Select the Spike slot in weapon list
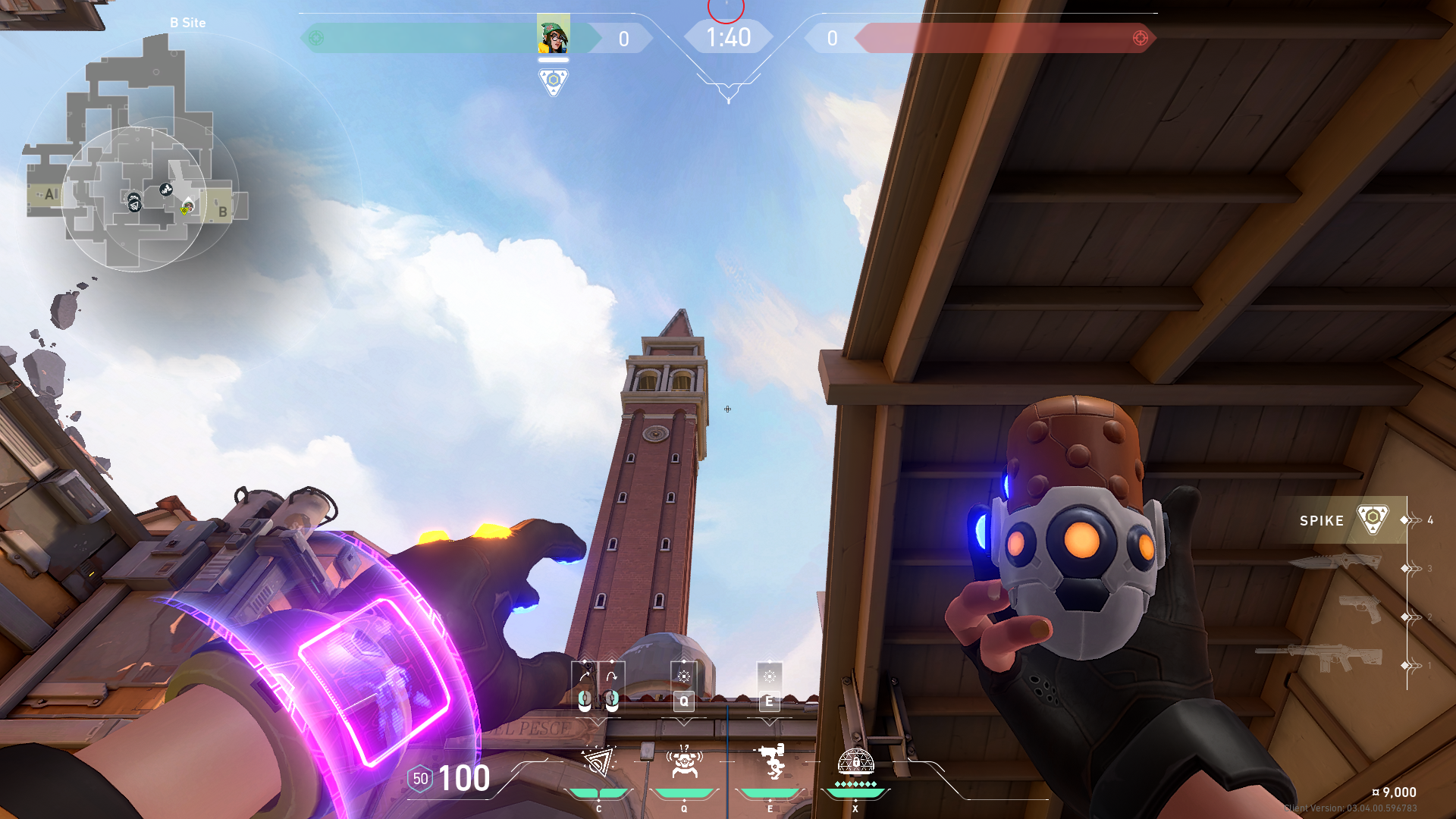1456x819 pixels. 1342,520
